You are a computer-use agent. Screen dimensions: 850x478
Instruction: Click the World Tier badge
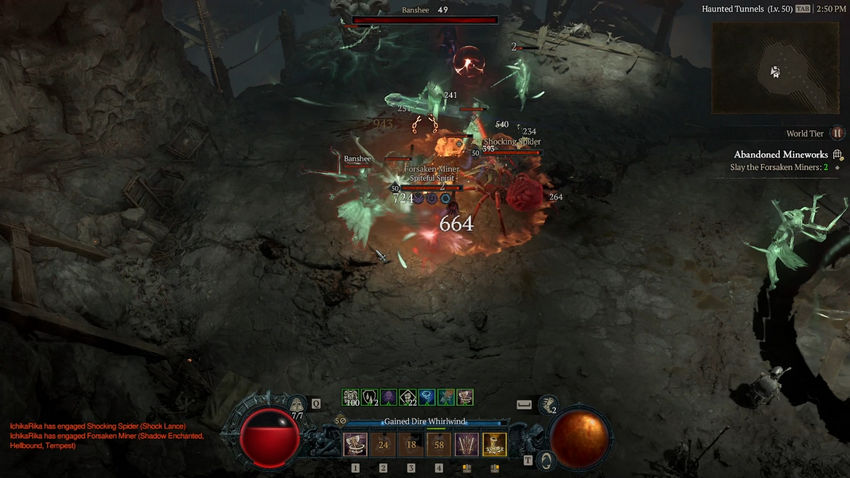tap(838, 133)
